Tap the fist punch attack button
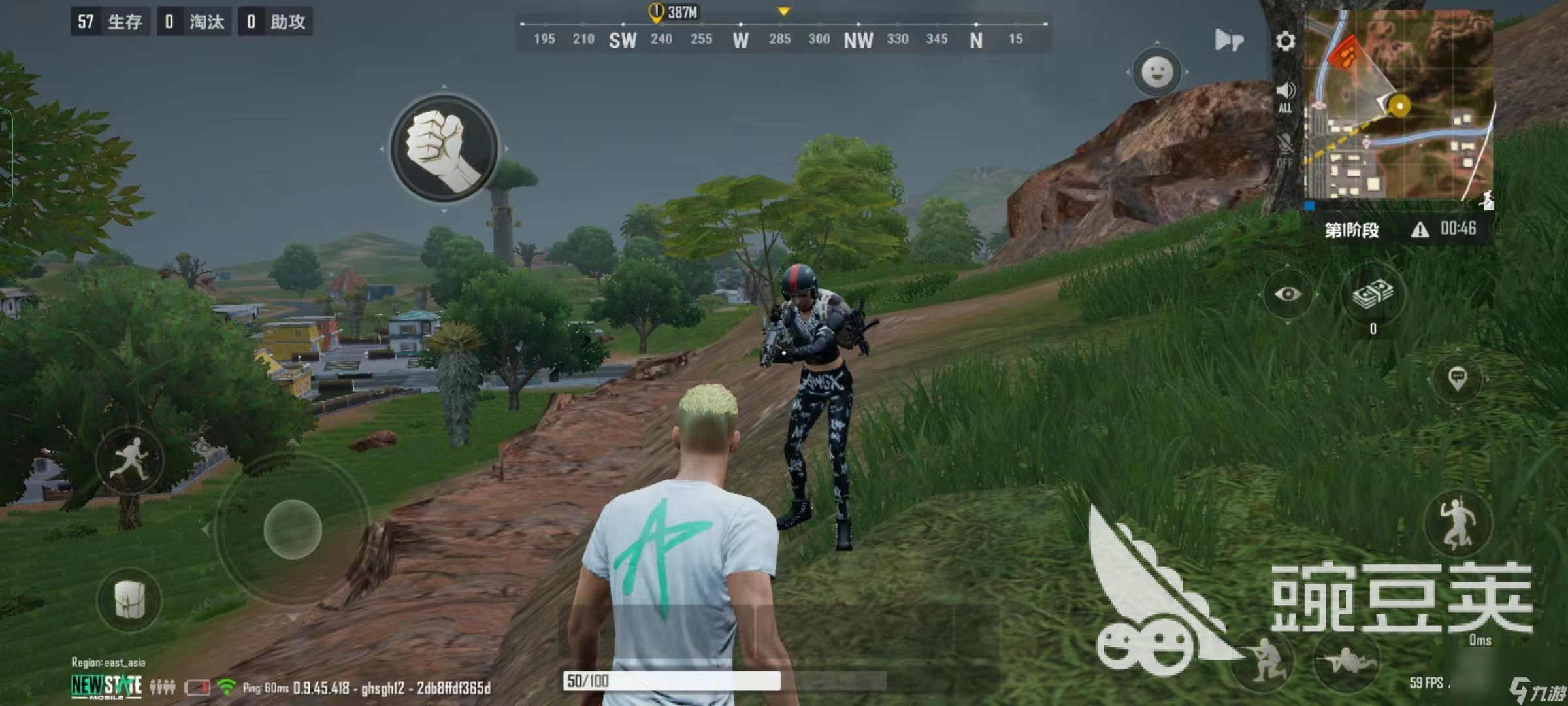The width and height of the screenshot is (1568, 706). (x=444, y=149)
